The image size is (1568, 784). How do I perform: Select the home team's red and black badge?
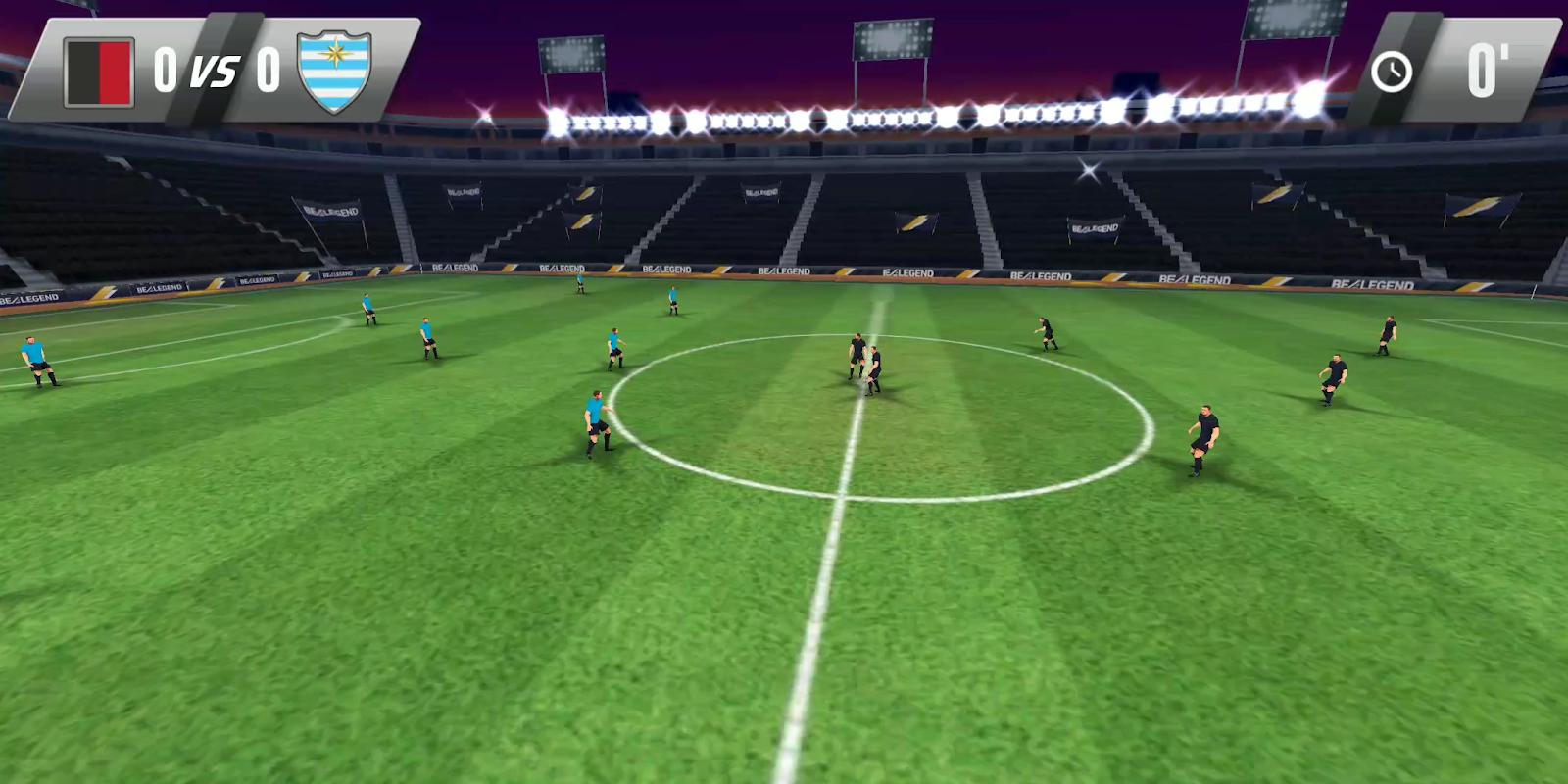(98, 69)
